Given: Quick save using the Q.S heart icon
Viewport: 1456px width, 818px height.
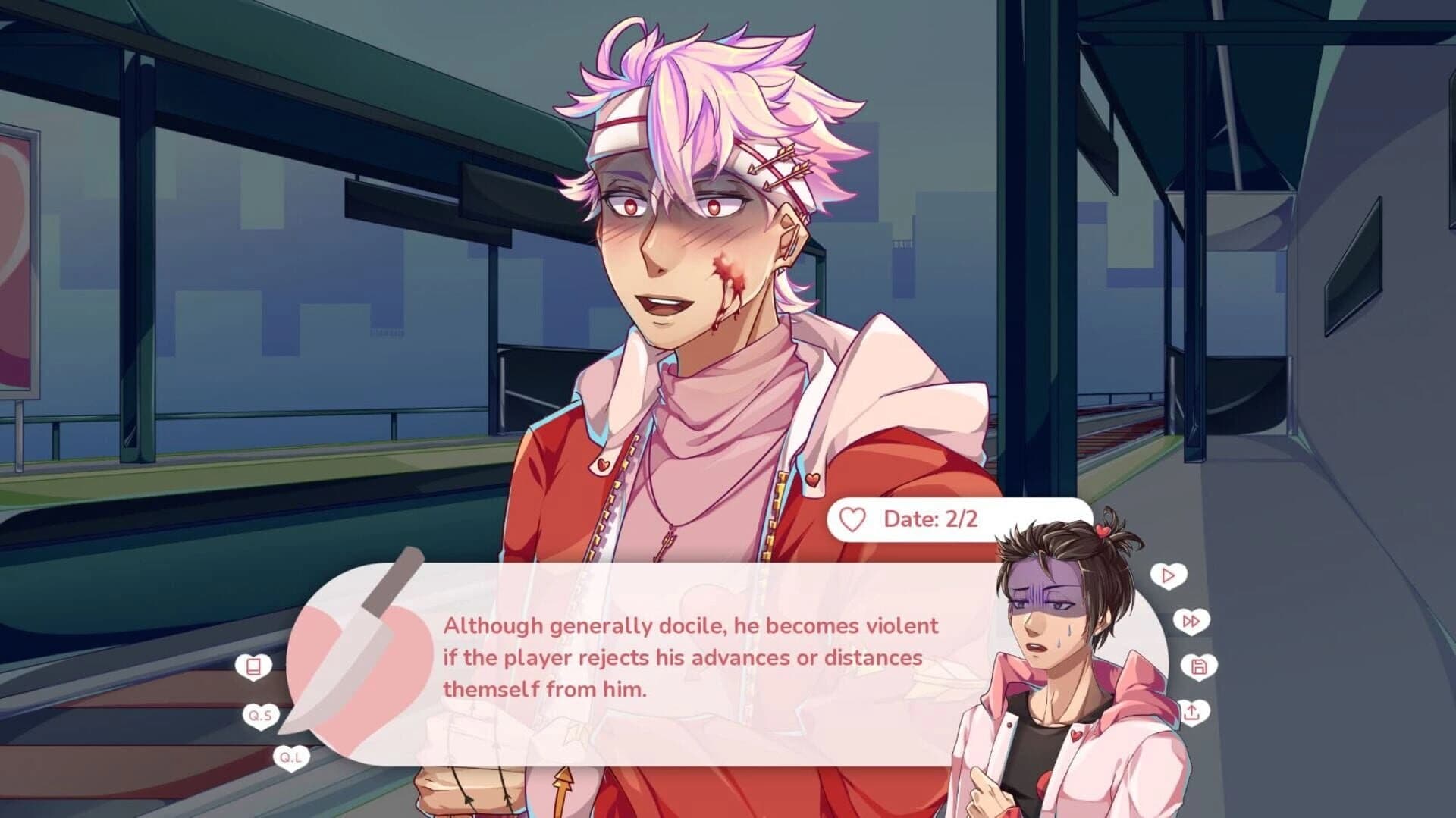Looking at the screenshot, I should tap(261, 716).
